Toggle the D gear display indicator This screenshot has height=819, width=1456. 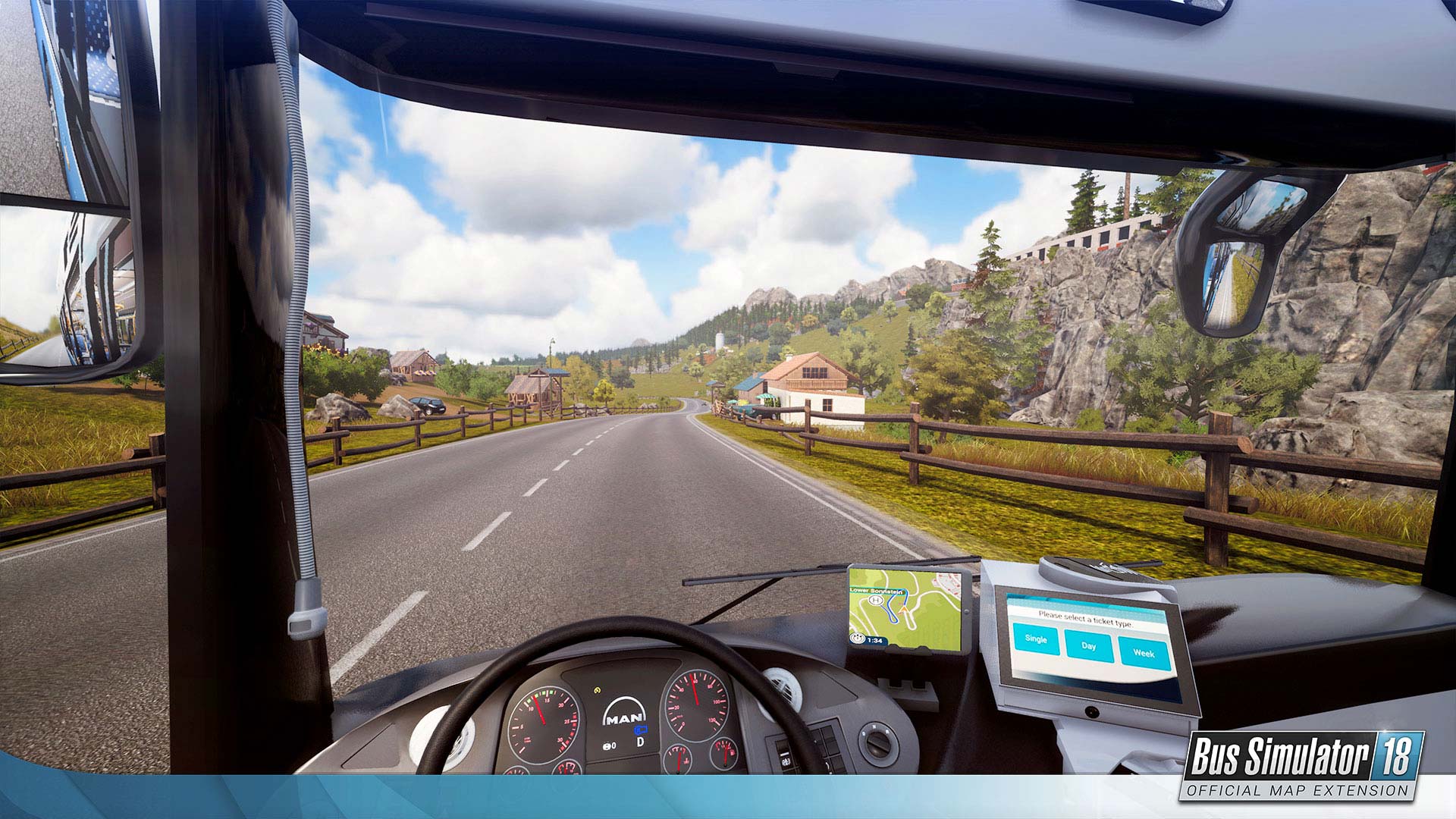pyautogui.click(x=640, y=742)
